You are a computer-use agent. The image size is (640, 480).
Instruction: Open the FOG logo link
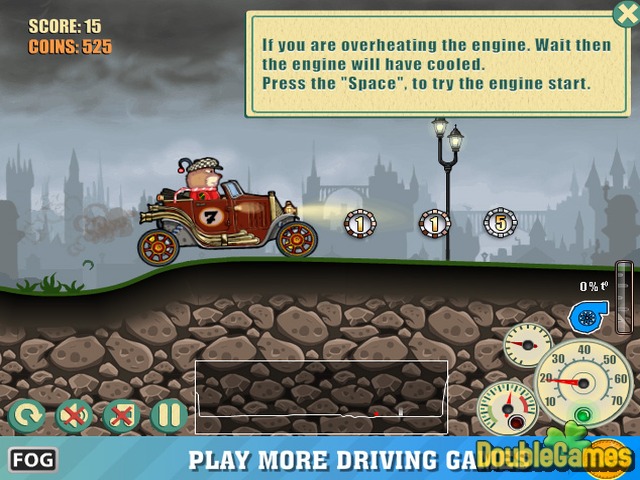click(x=33, y=460)
